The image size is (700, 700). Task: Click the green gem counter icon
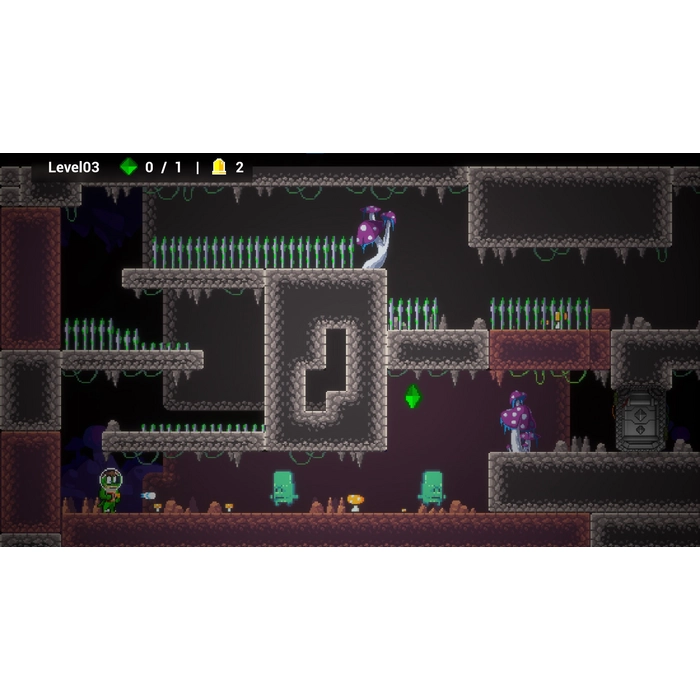point(128,167)
